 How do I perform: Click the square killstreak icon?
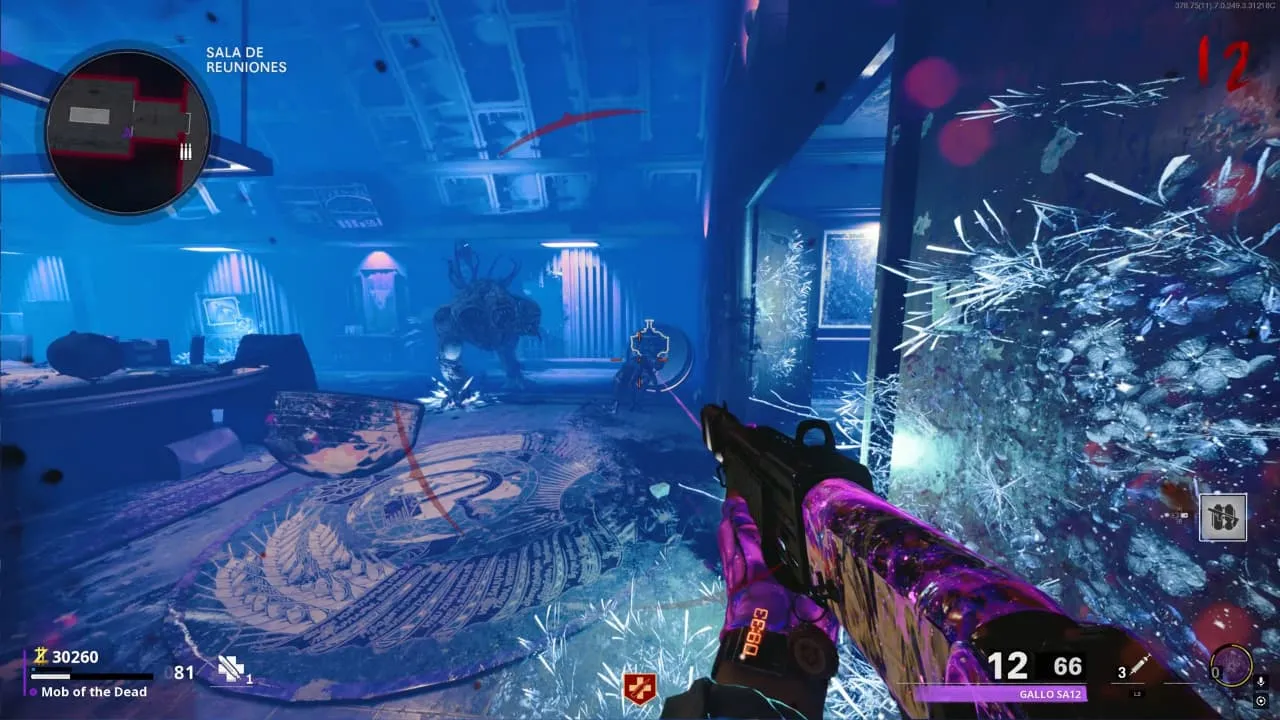click(x=1223, y=517)
